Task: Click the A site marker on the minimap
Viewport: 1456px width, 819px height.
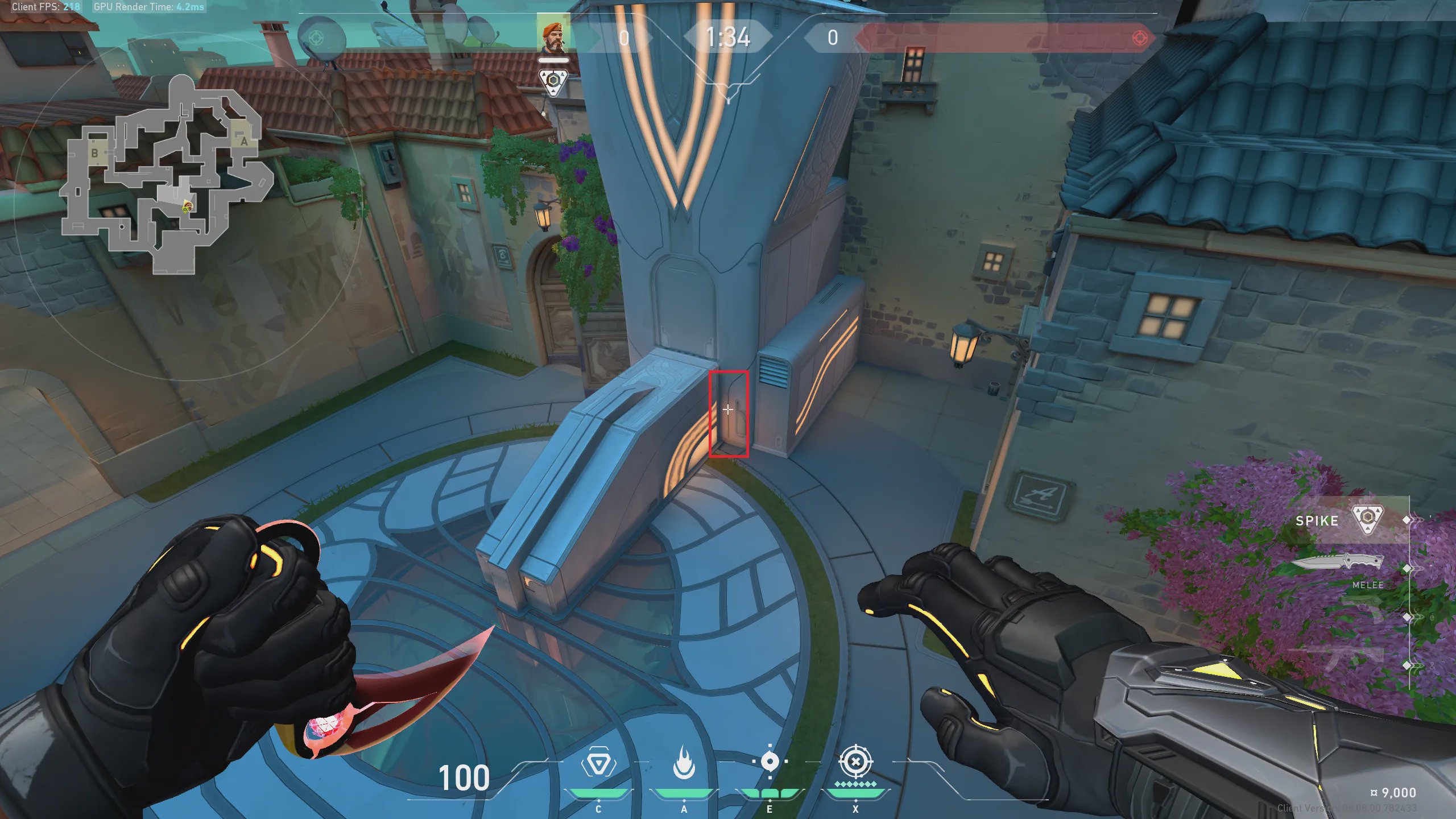Action: [x=244, y=141]
